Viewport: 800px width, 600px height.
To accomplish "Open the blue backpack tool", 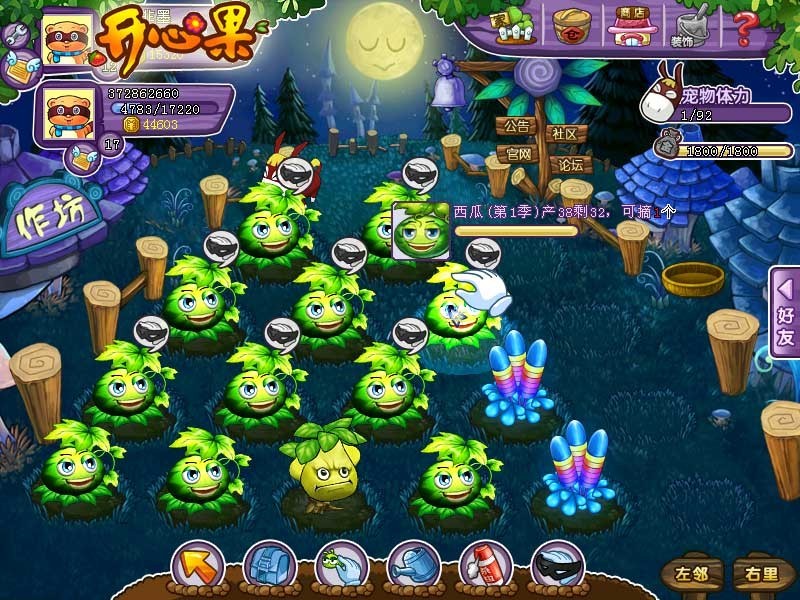I will (x=268, y=566).
